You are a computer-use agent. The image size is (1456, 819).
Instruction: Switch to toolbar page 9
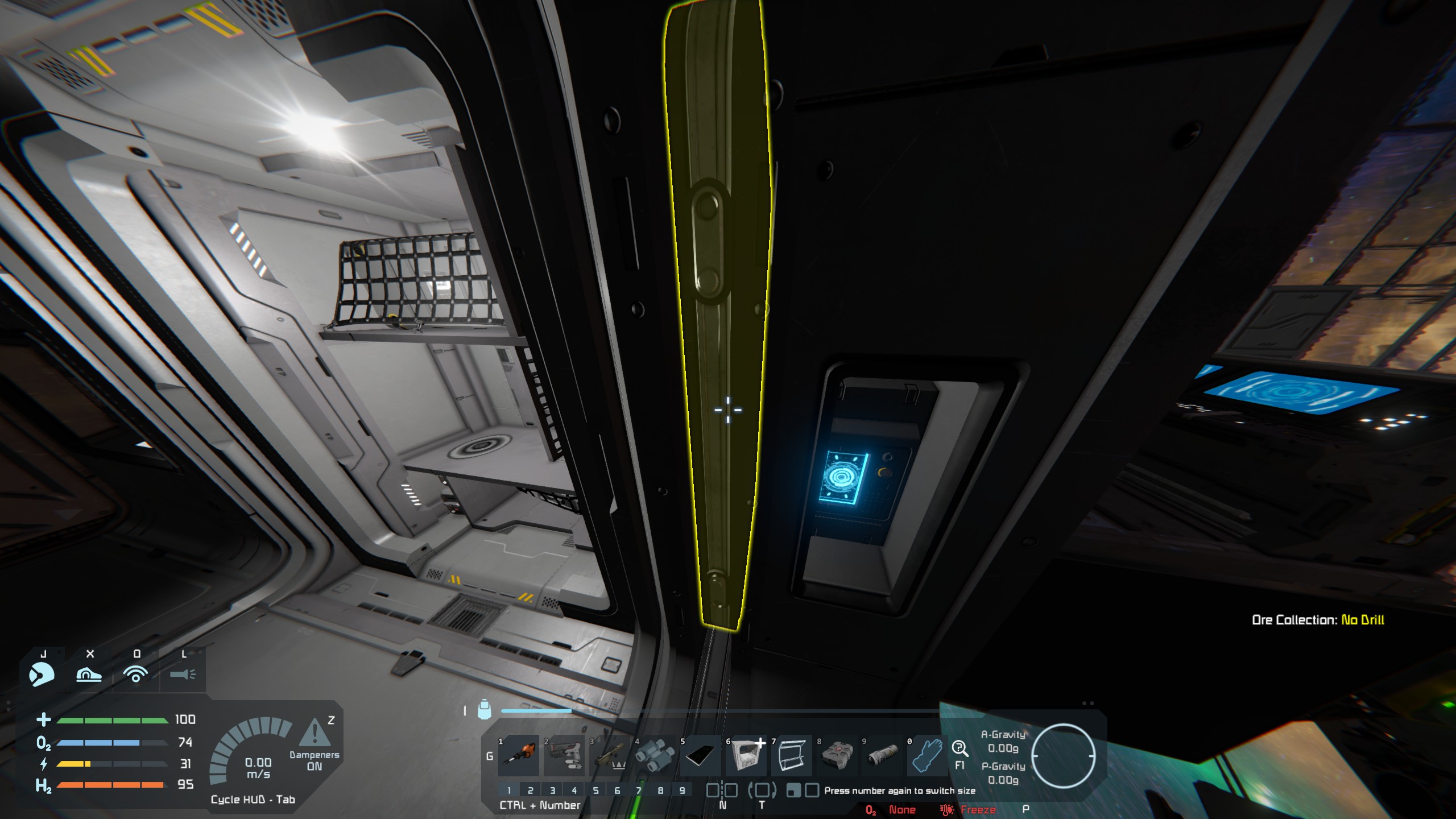click(682, 791)
